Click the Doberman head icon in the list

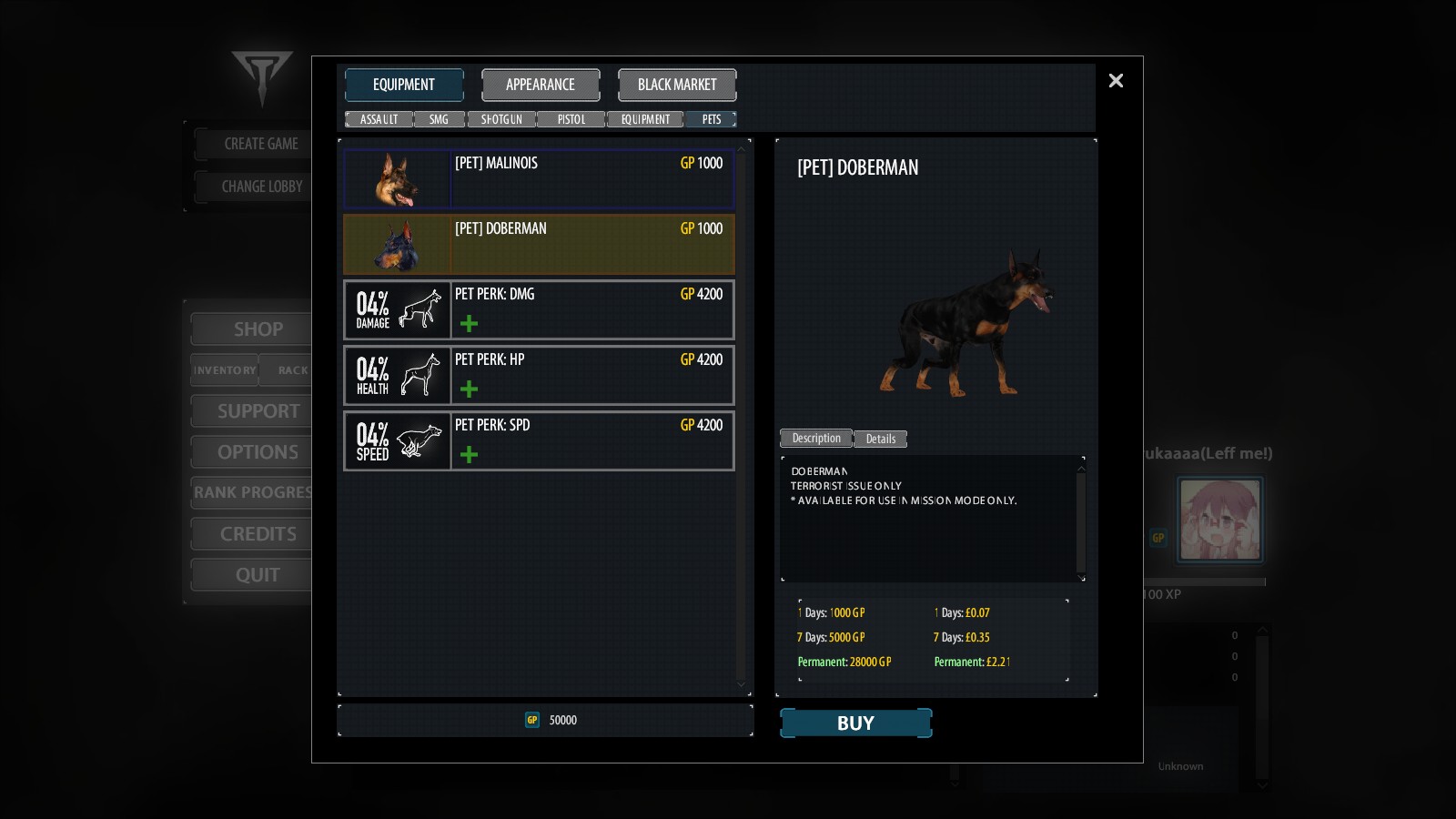(397, 244)
